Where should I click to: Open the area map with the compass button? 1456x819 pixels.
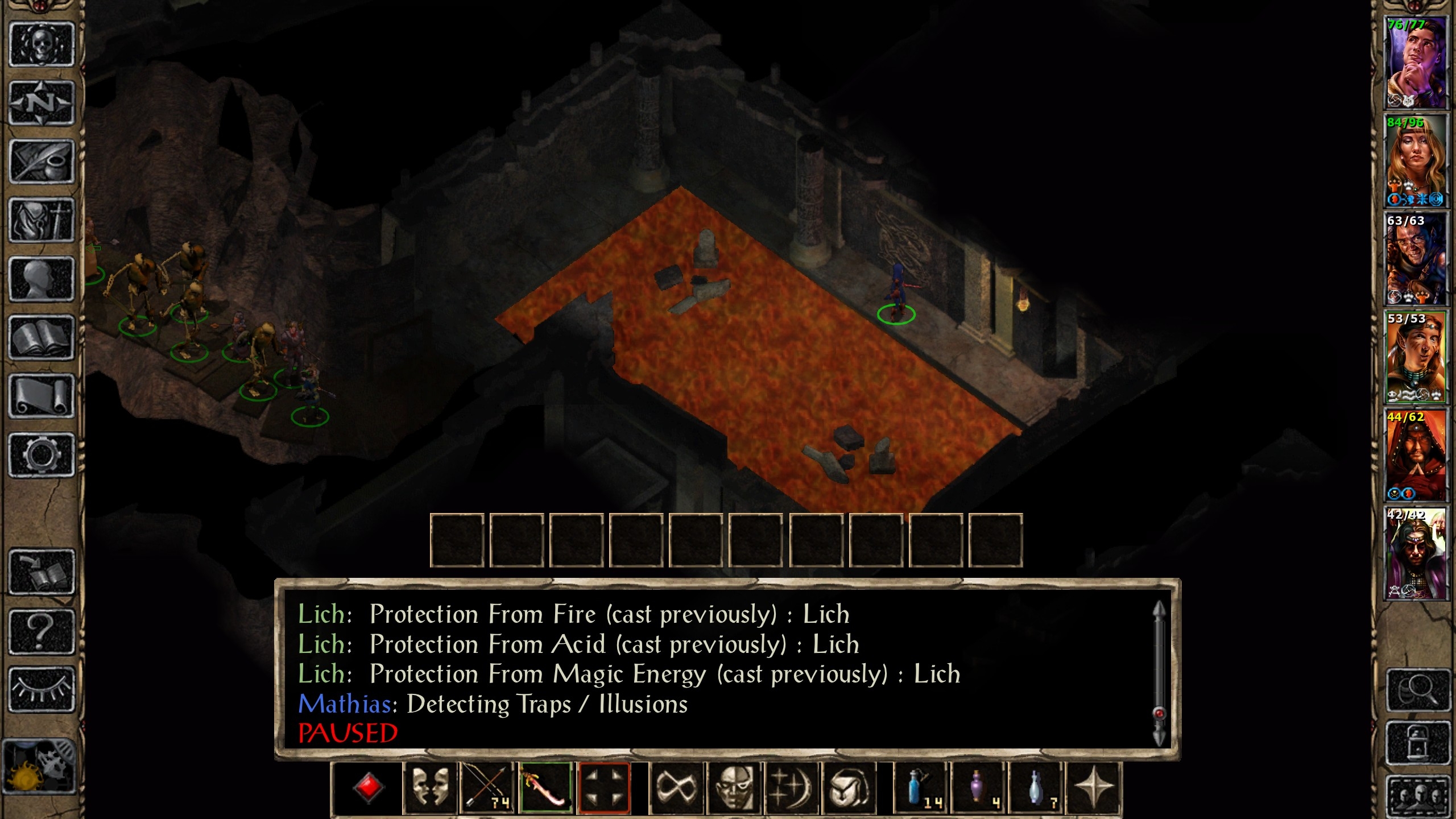(42, 103)
